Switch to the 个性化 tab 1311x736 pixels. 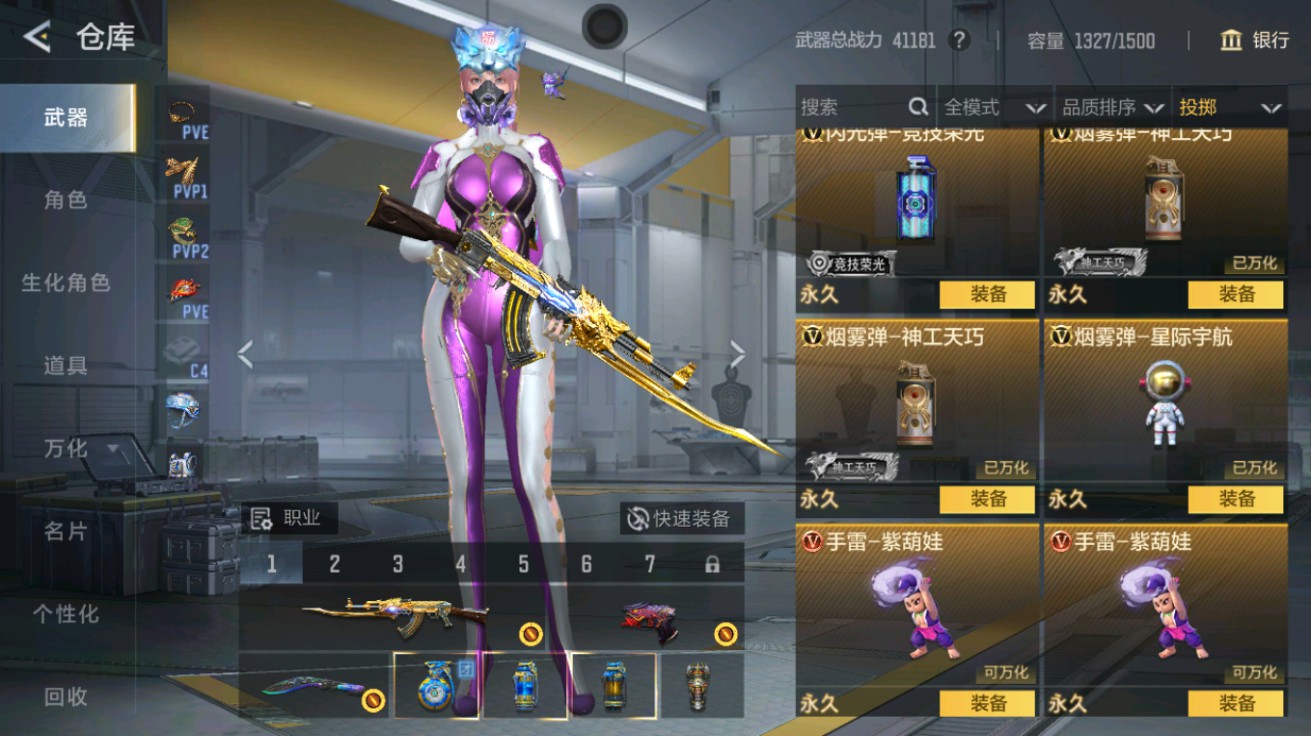pyautogui.click(x=66, y=614)
